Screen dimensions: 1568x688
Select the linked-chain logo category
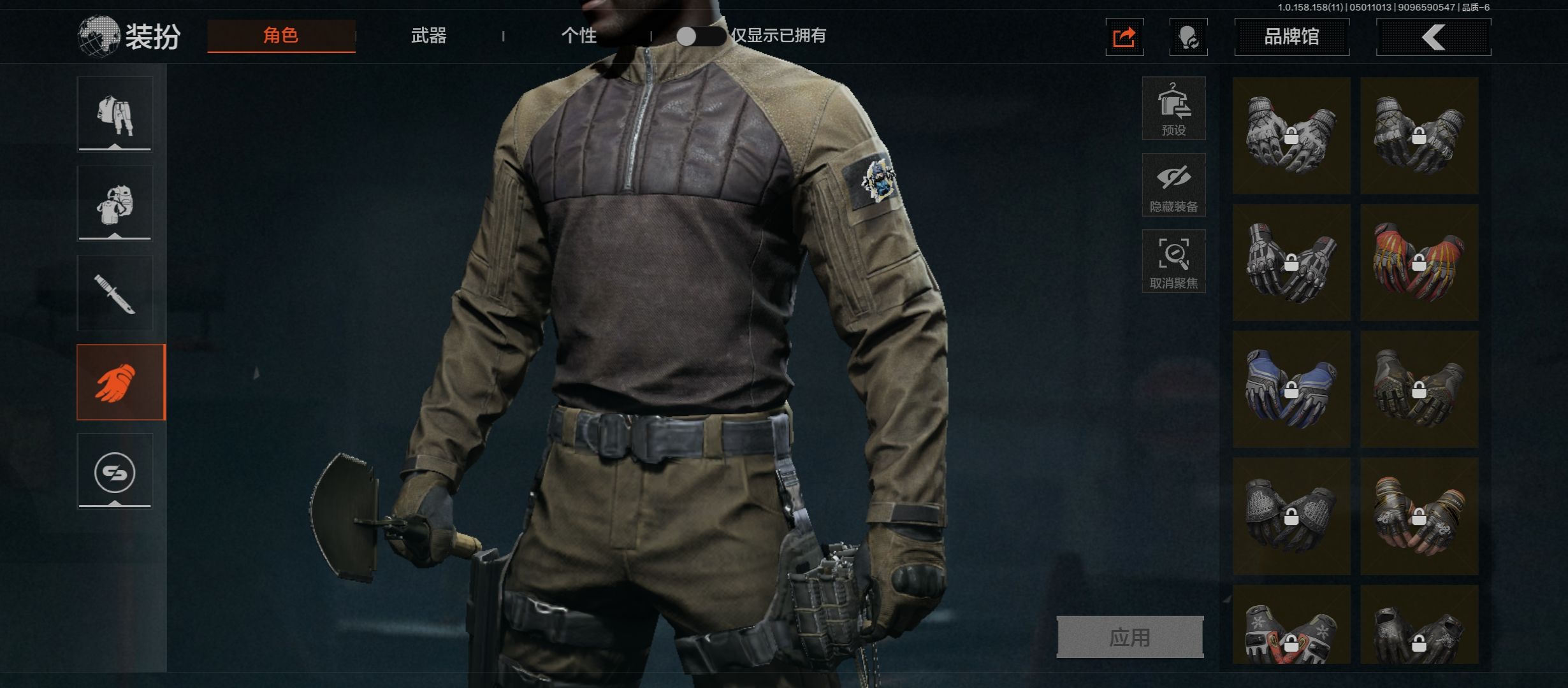115,472
